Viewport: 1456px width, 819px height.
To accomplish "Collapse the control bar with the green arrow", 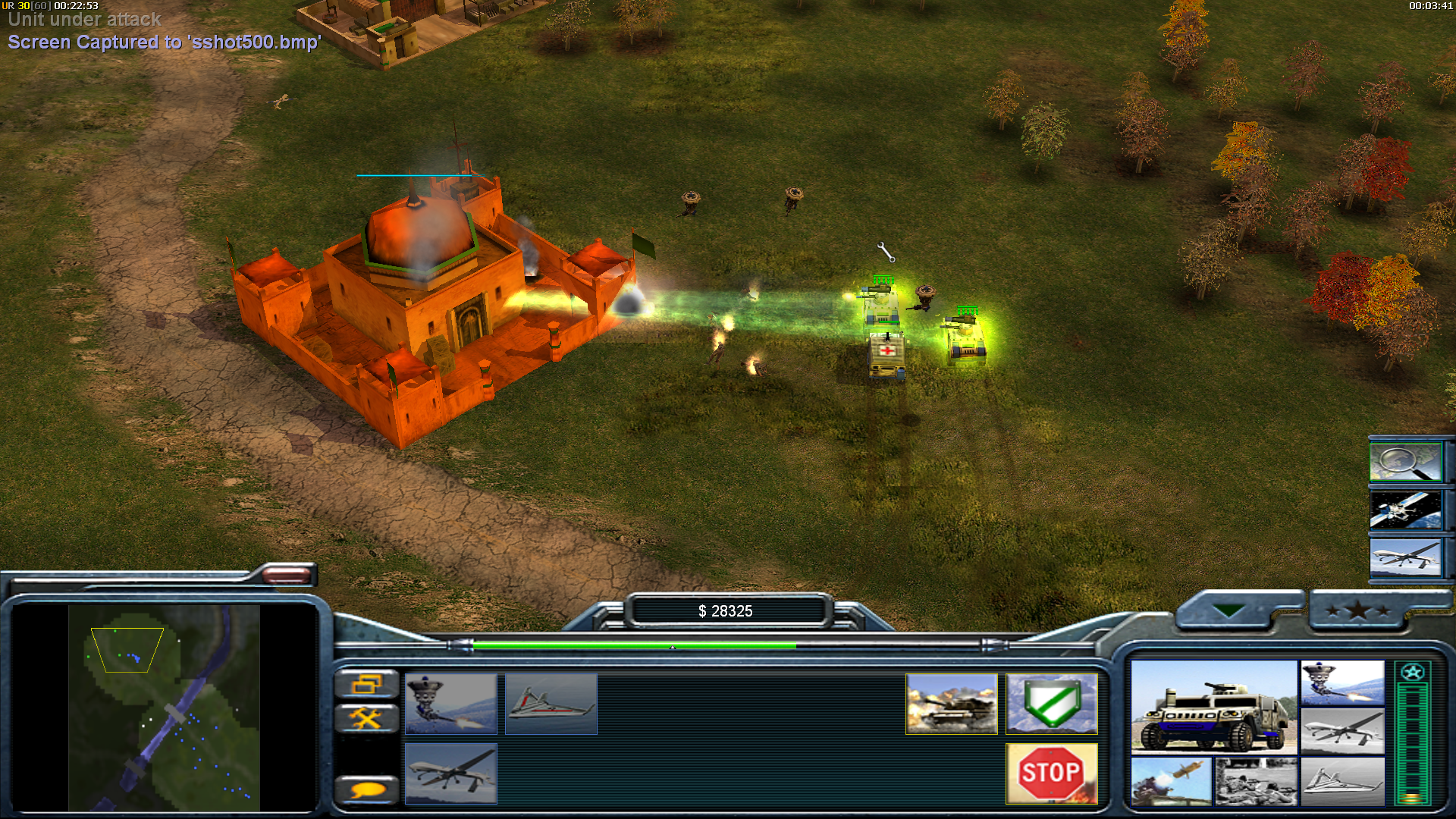I will [1228, 610].
